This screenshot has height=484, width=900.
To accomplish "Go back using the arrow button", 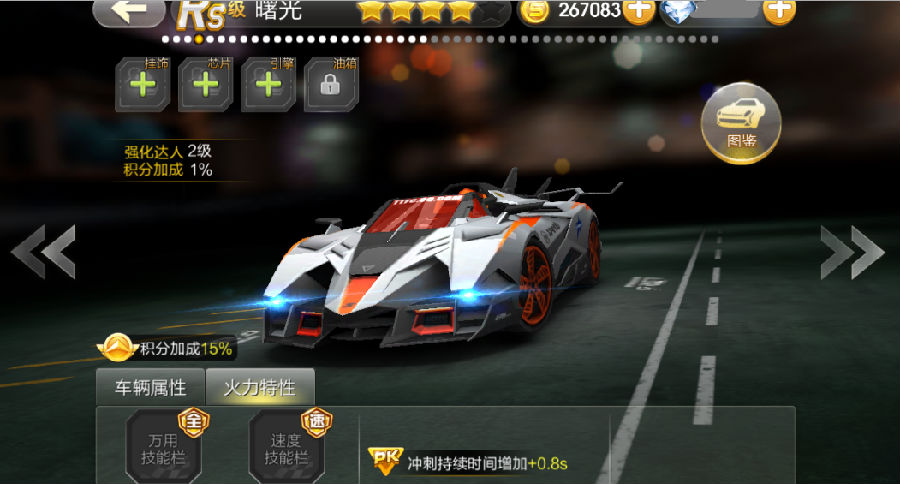I will (128, 11).
